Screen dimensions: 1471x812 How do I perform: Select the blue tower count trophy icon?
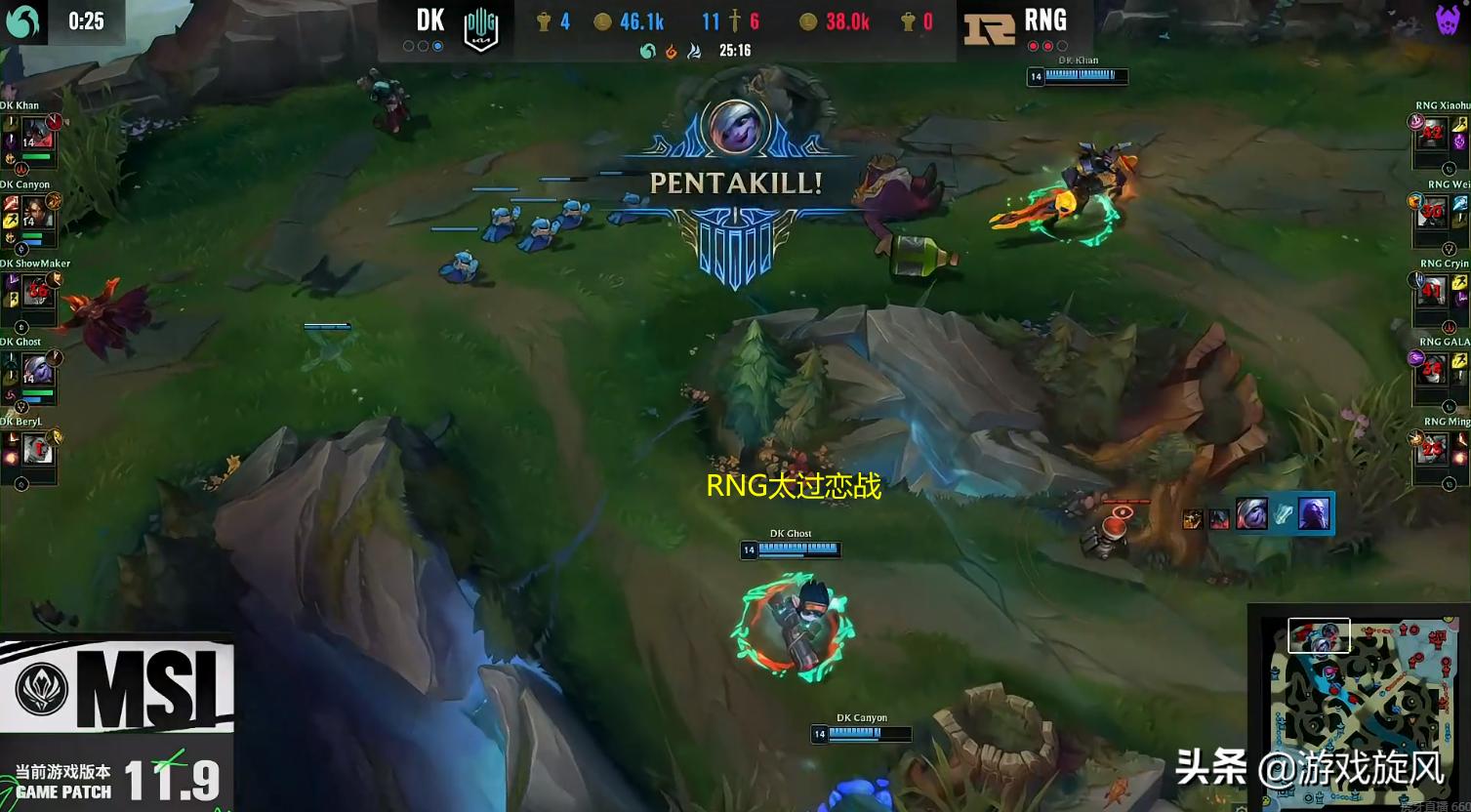[544, 21]
